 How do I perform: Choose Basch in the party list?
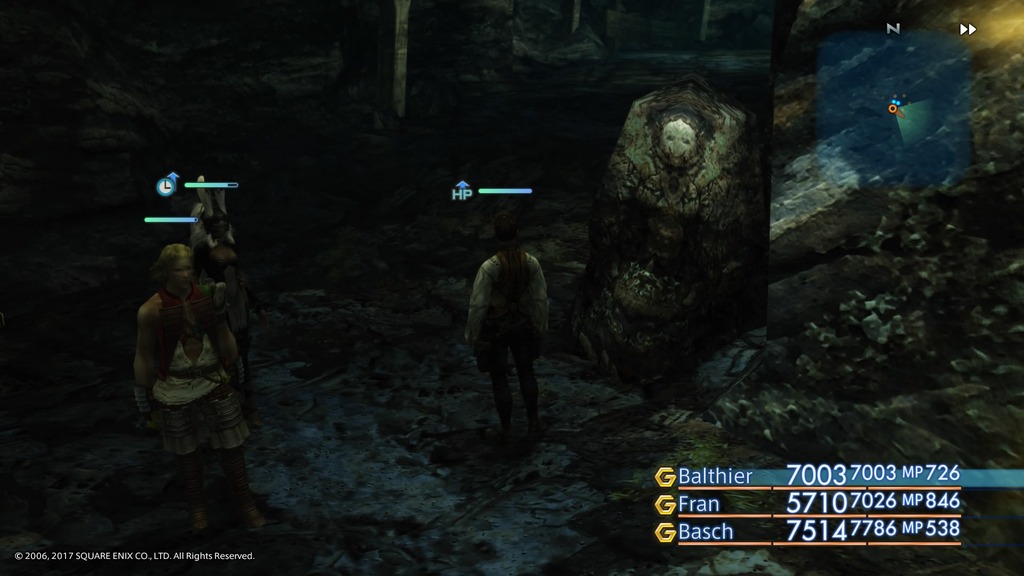pos(705,532)
